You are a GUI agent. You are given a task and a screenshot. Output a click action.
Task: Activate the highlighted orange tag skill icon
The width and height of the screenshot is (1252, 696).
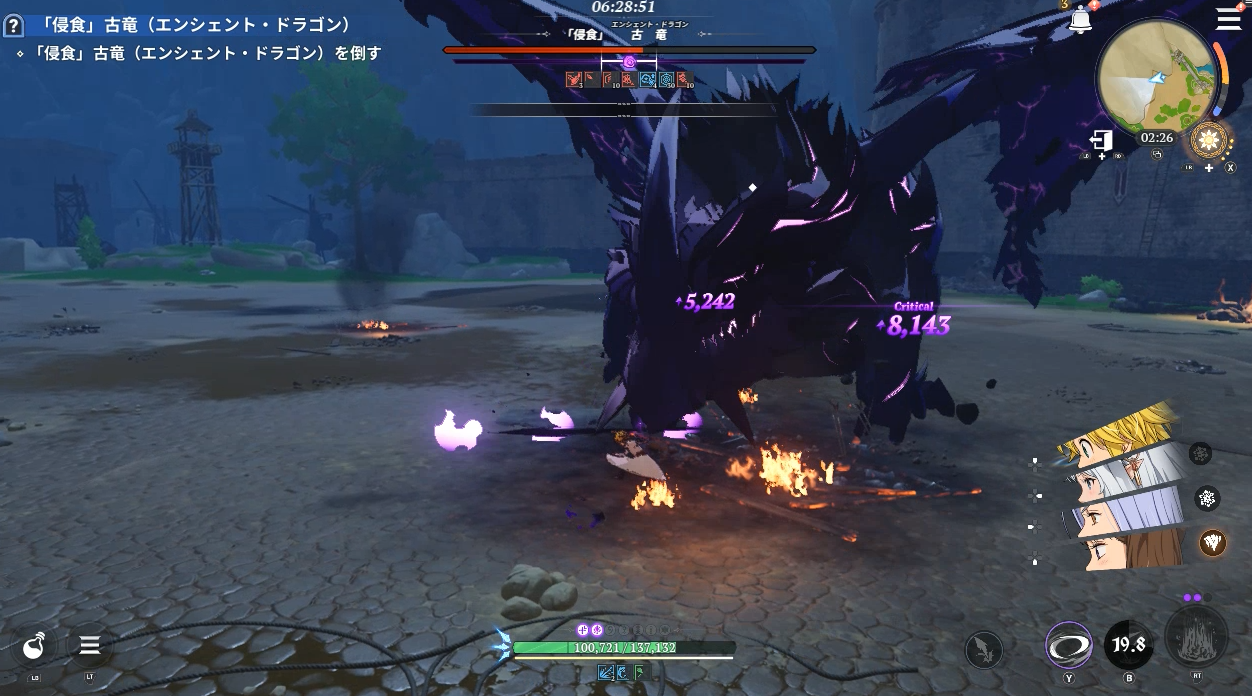pos(1213,542)
